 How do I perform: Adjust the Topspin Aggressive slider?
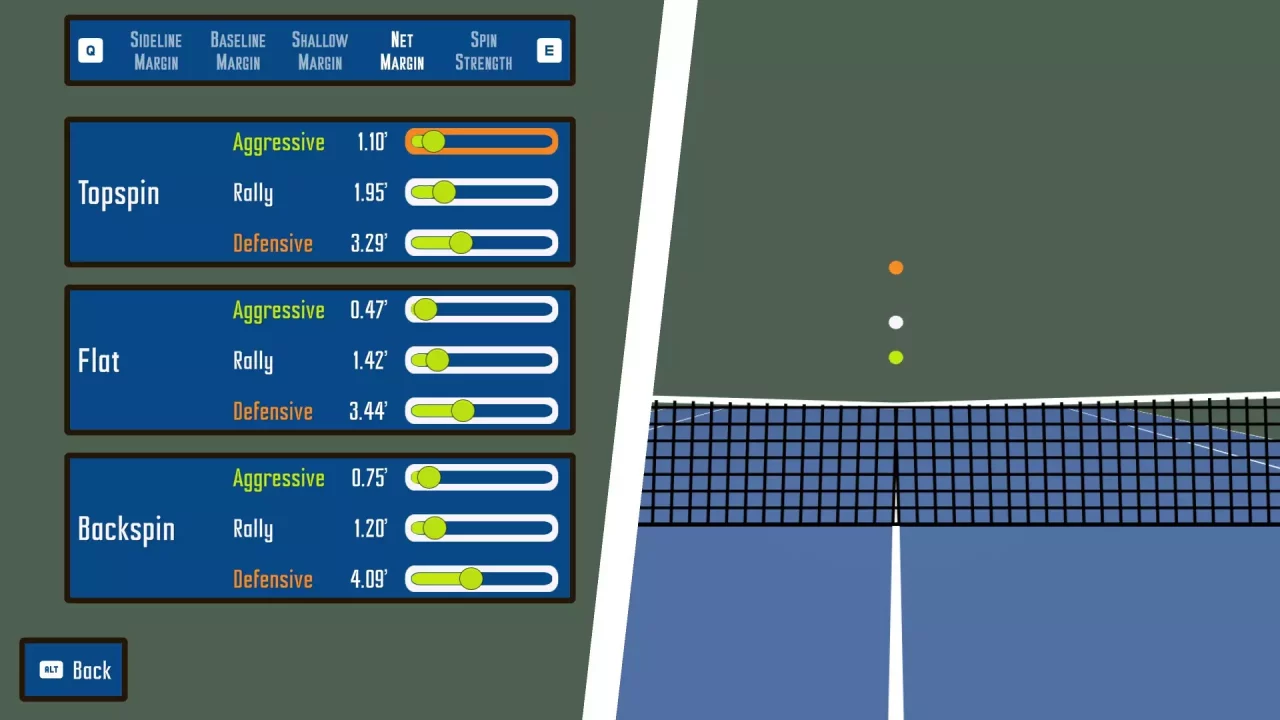coord(432,142)
